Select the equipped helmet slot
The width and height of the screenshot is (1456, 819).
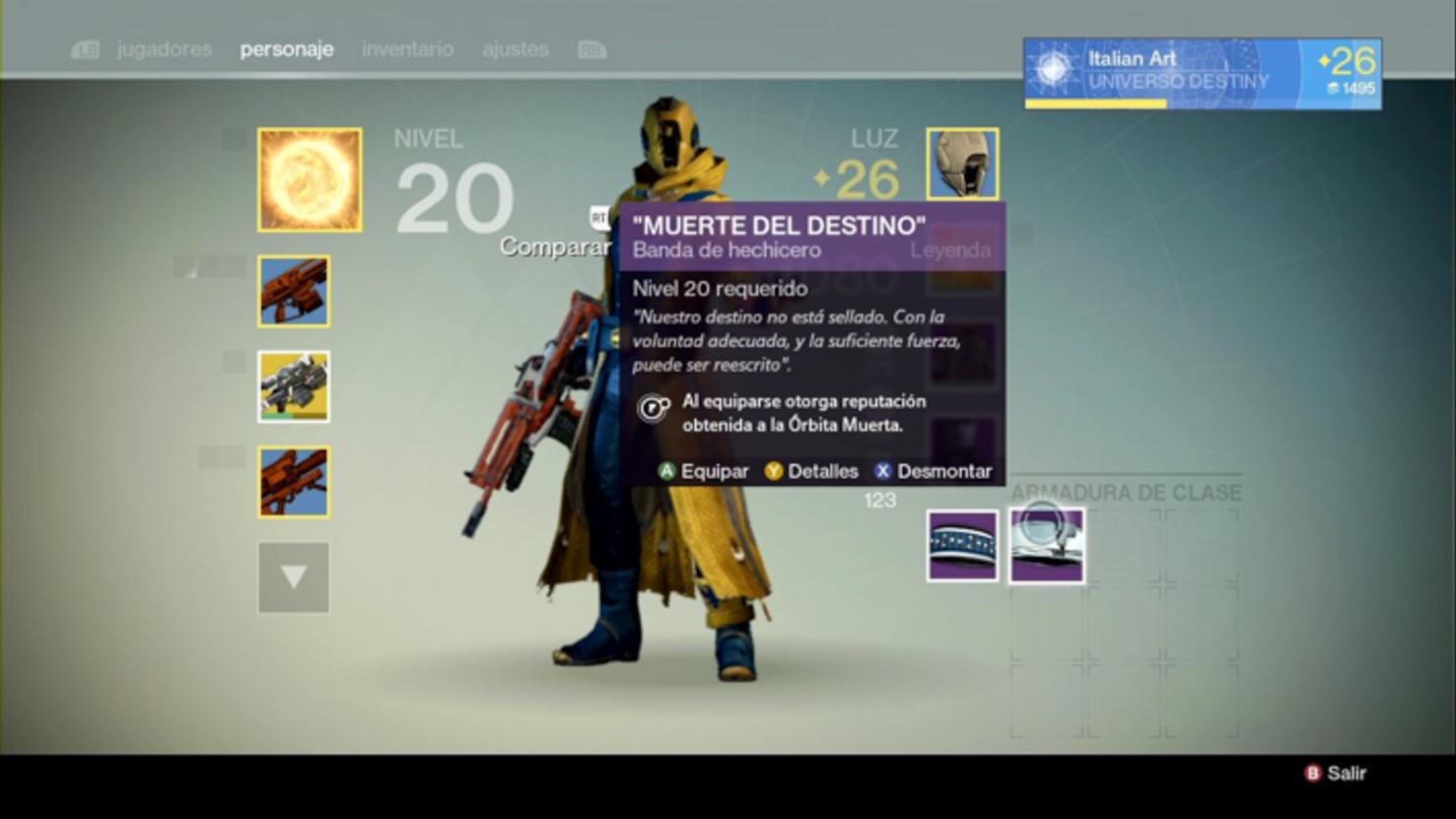[962, 164]
